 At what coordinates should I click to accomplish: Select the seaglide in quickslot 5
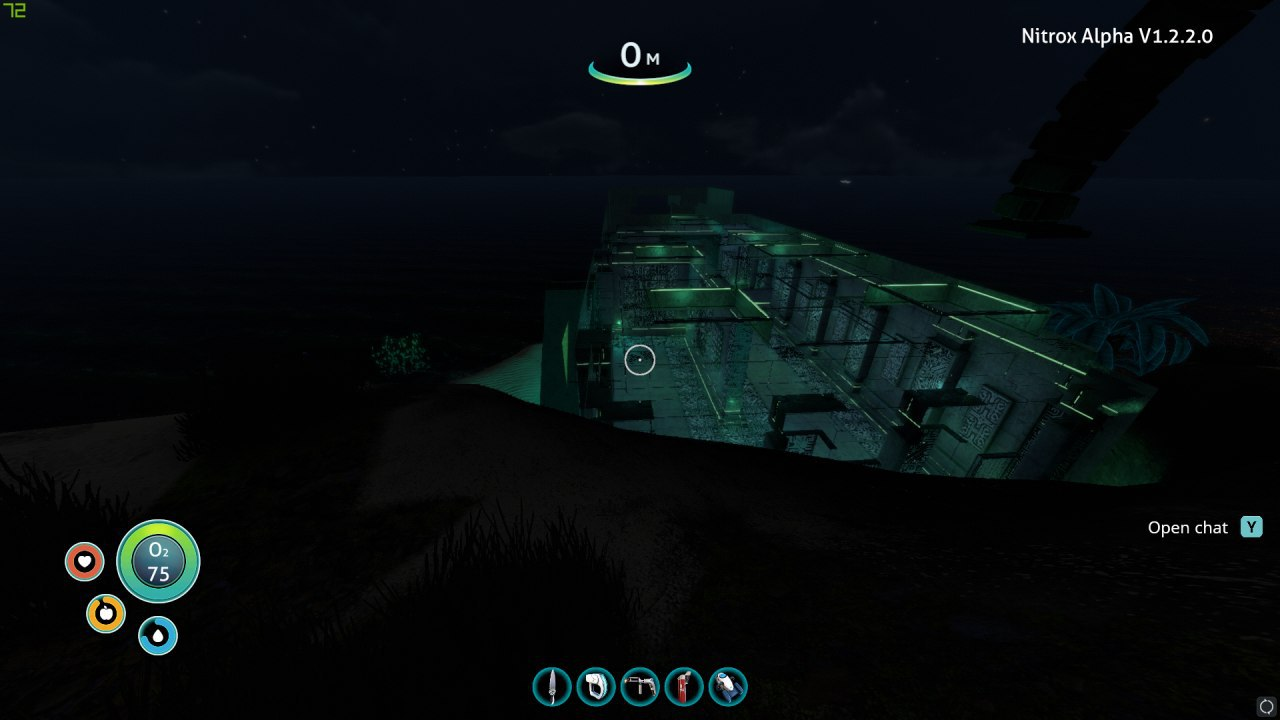(728, 687)
